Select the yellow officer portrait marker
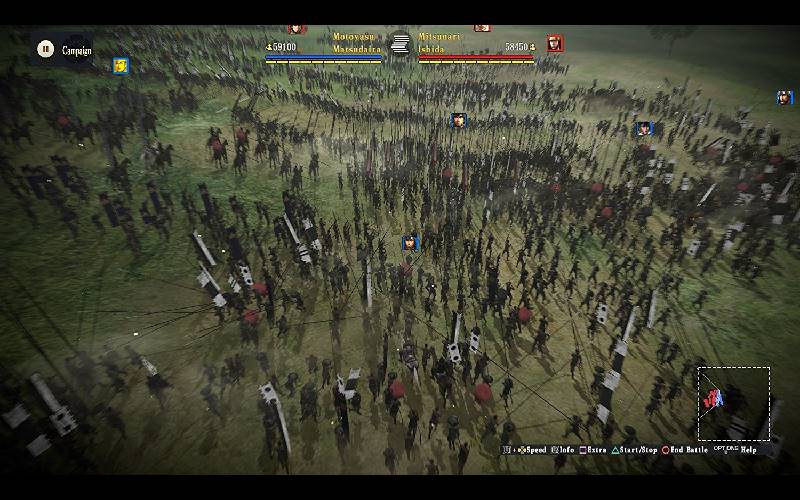Image resolution: width=800 pixels, height=500 pixels. coord(121,66)
